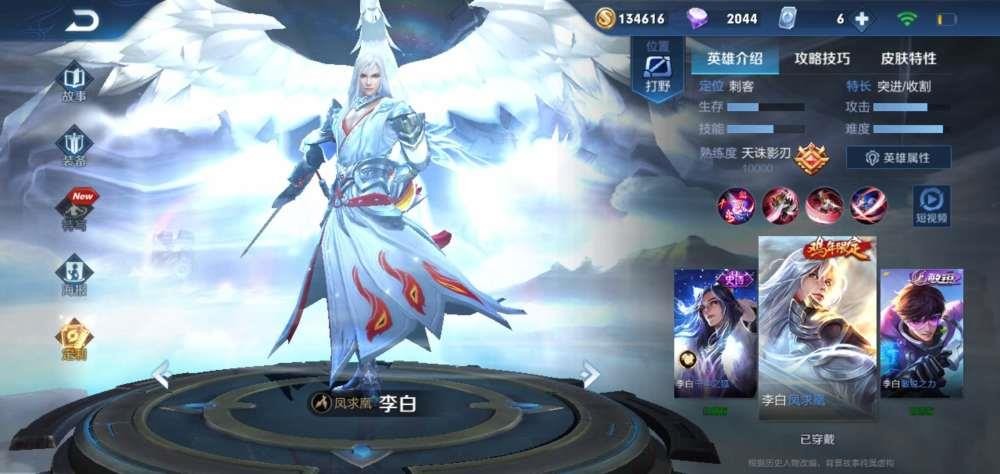1000x474 pixels.
Task: Show the previous hero with left arrow
Action: (162, 374)
